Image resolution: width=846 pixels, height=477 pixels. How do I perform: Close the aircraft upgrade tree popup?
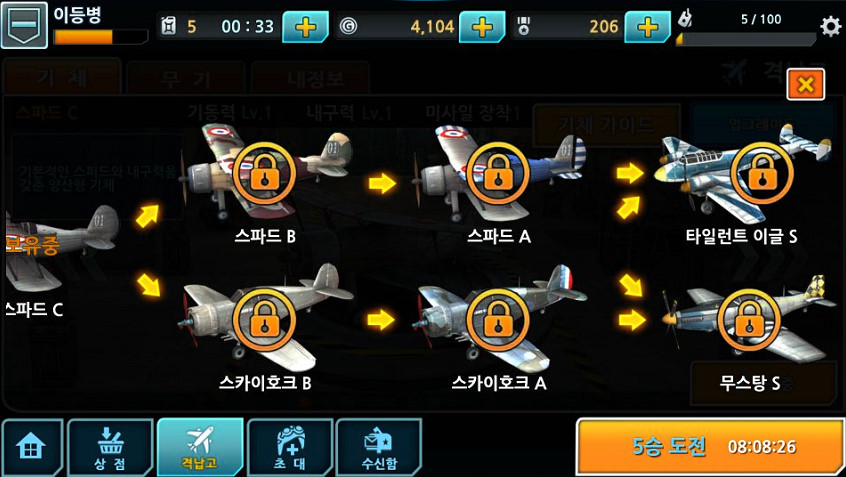(x=805, y=85)
